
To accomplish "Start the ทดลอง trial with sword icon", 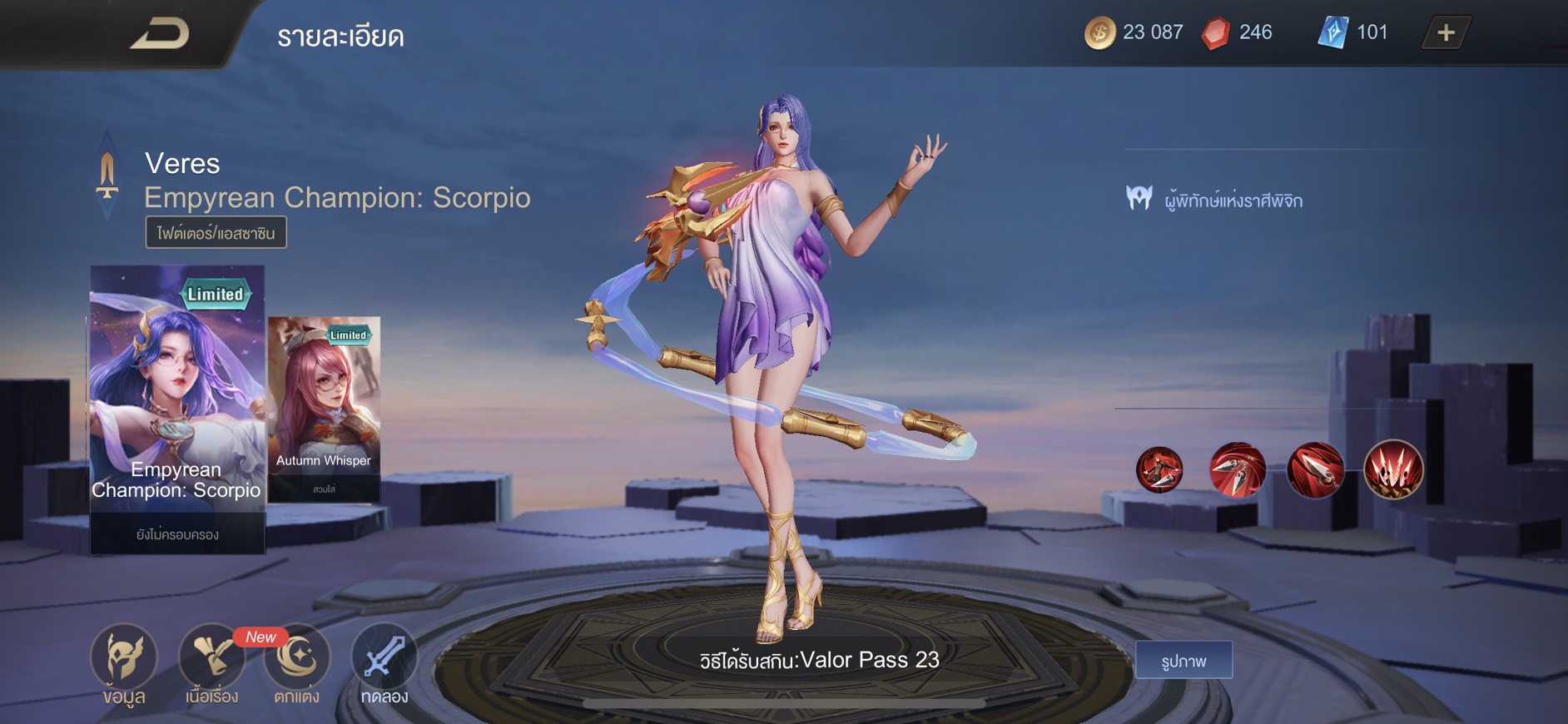I will click(384, 662).
